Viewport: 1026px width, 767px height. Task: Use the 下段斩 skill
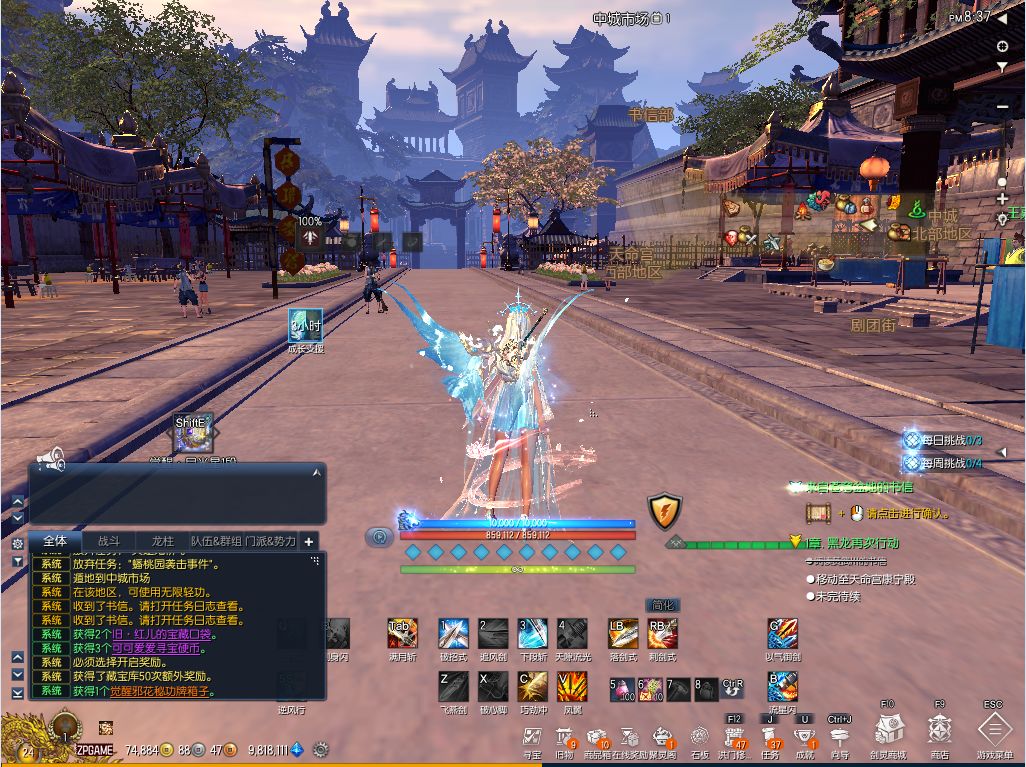tap(532, 633)
